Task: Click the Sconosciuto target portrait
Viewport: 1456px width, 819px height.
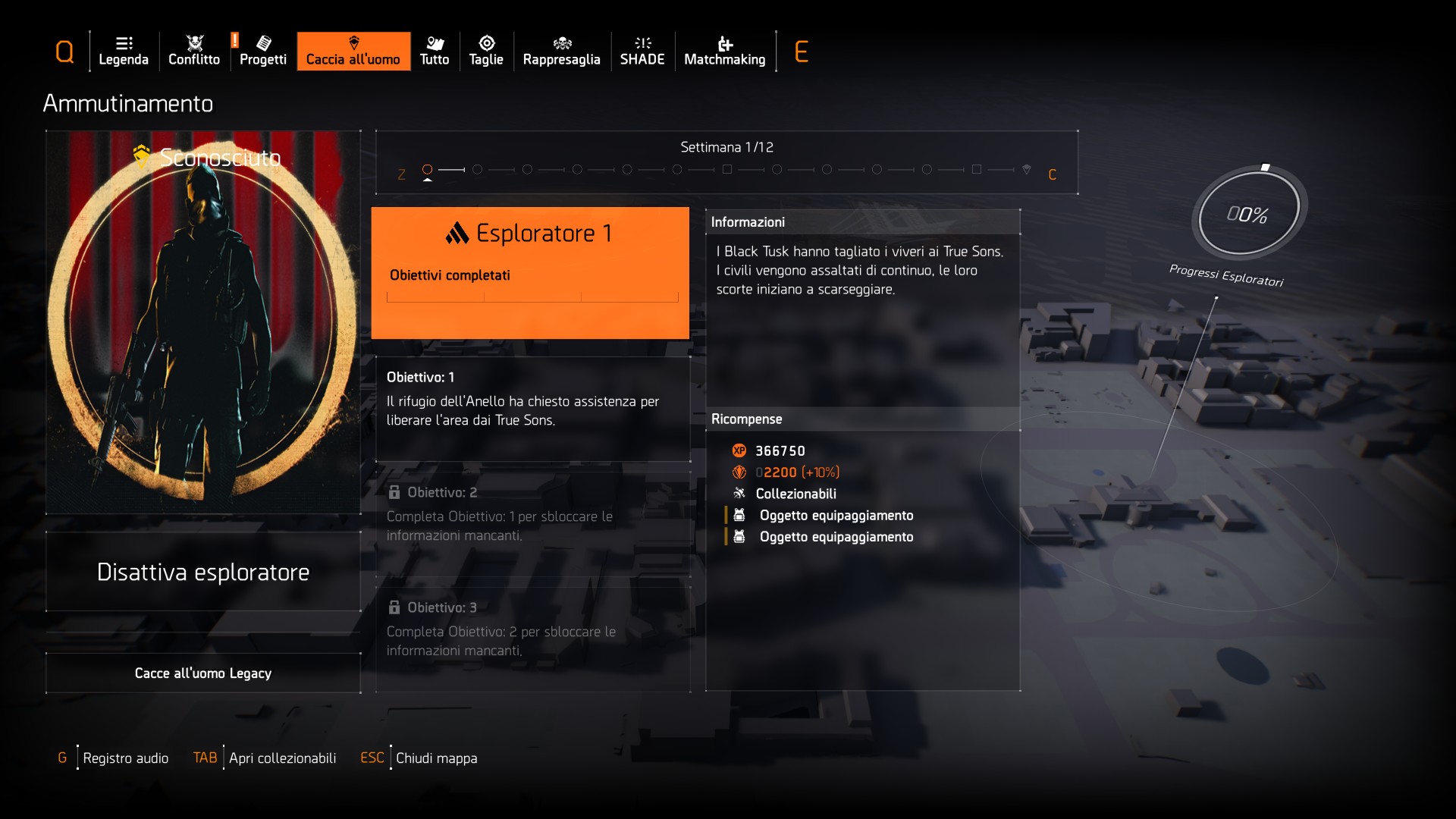Action: [203, 322]
